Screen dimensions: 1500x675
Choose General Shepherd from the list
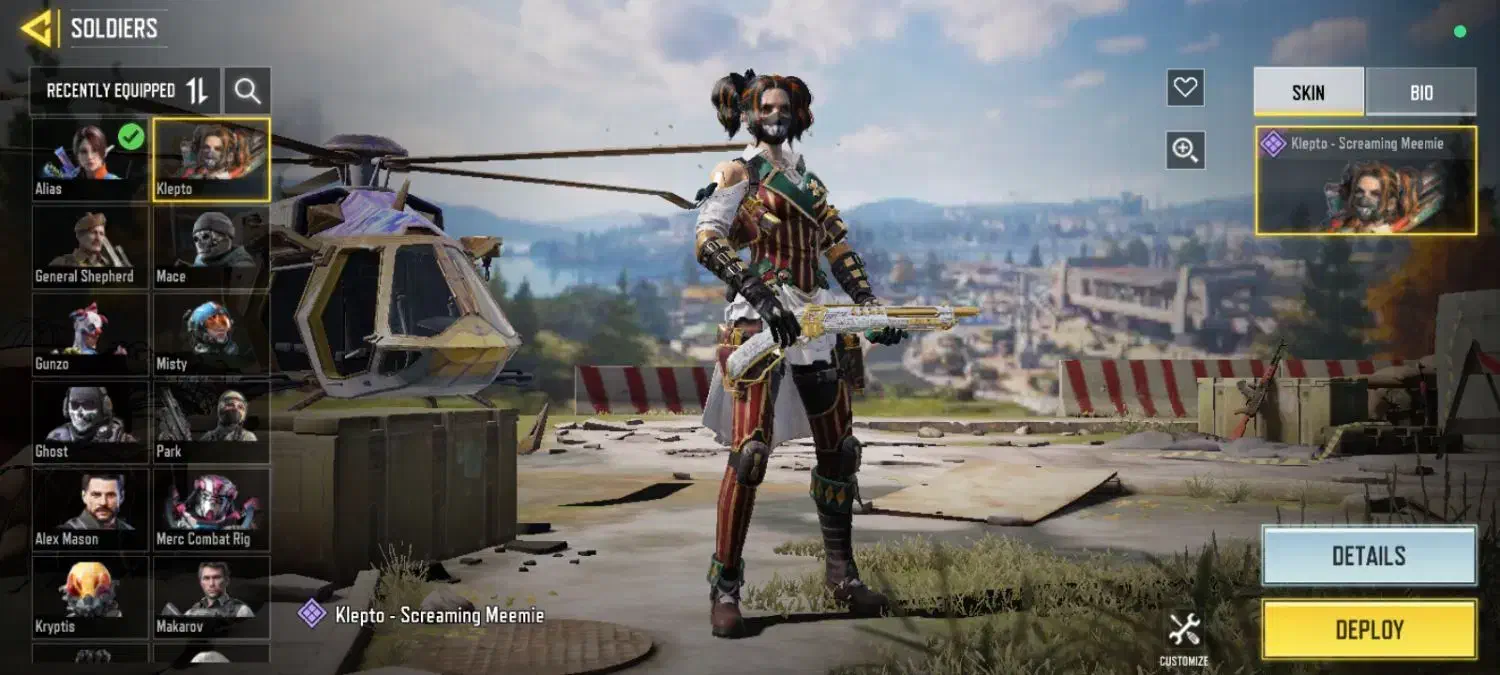tap(90, 247)
